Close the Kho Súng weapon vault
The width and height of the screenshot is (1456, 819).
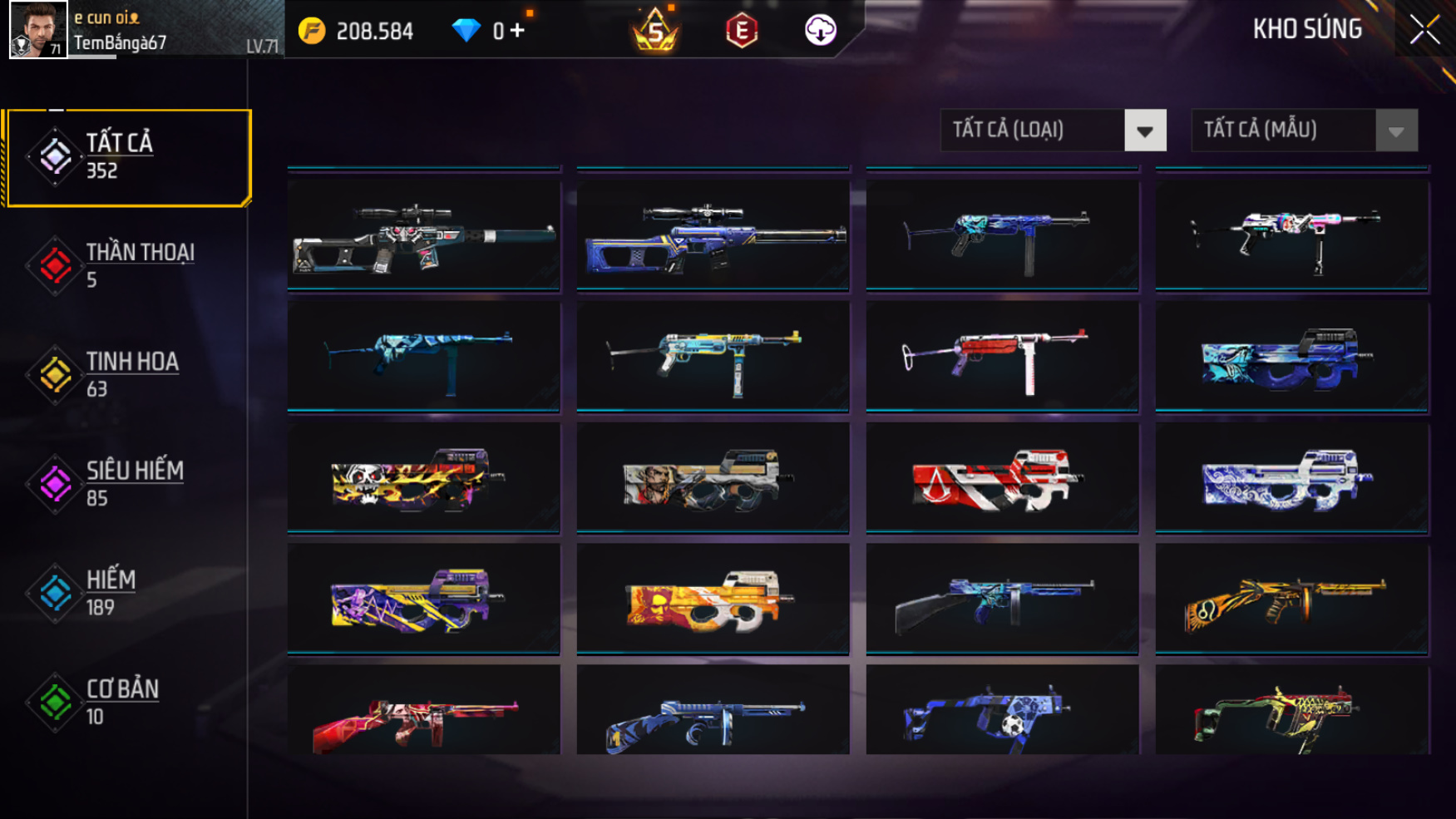(1424, 30)
